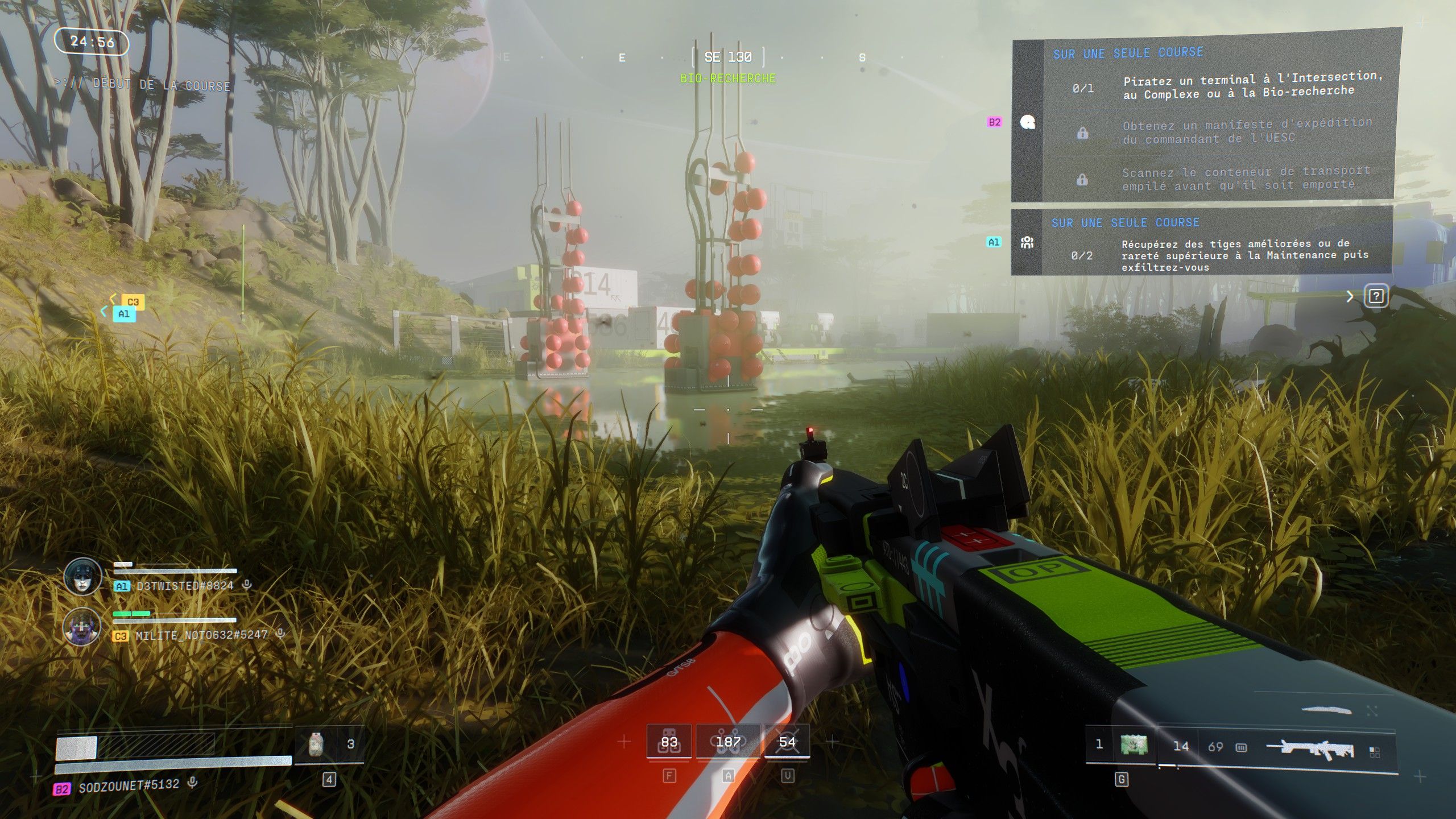Image resolution: width=1456 pixels, height=819 pixels.
Task: Expand objectives with the arrow chevron
Action: point(1350,296)
